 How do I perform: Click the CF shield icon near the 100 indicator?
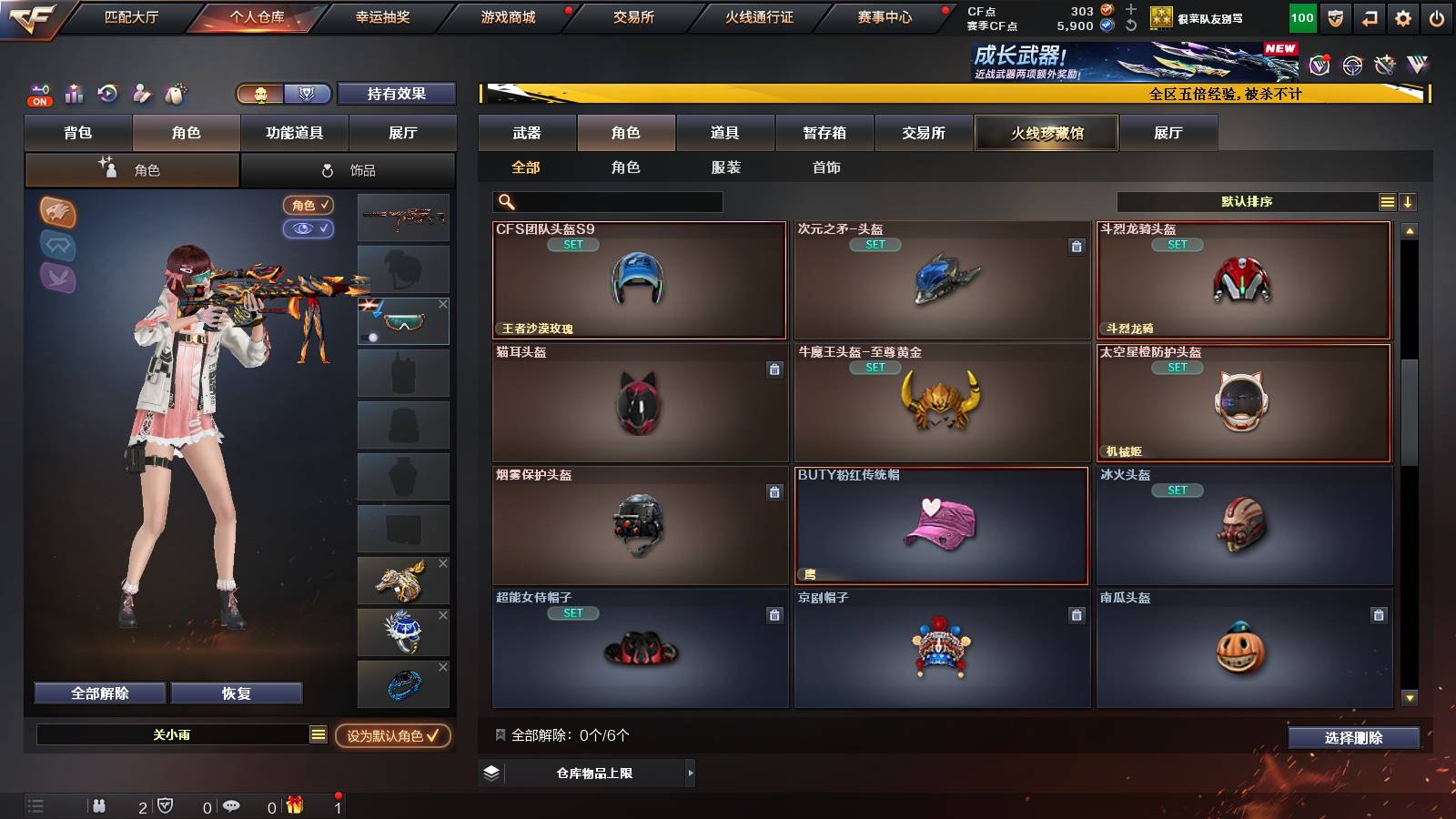coord(1333,17)
